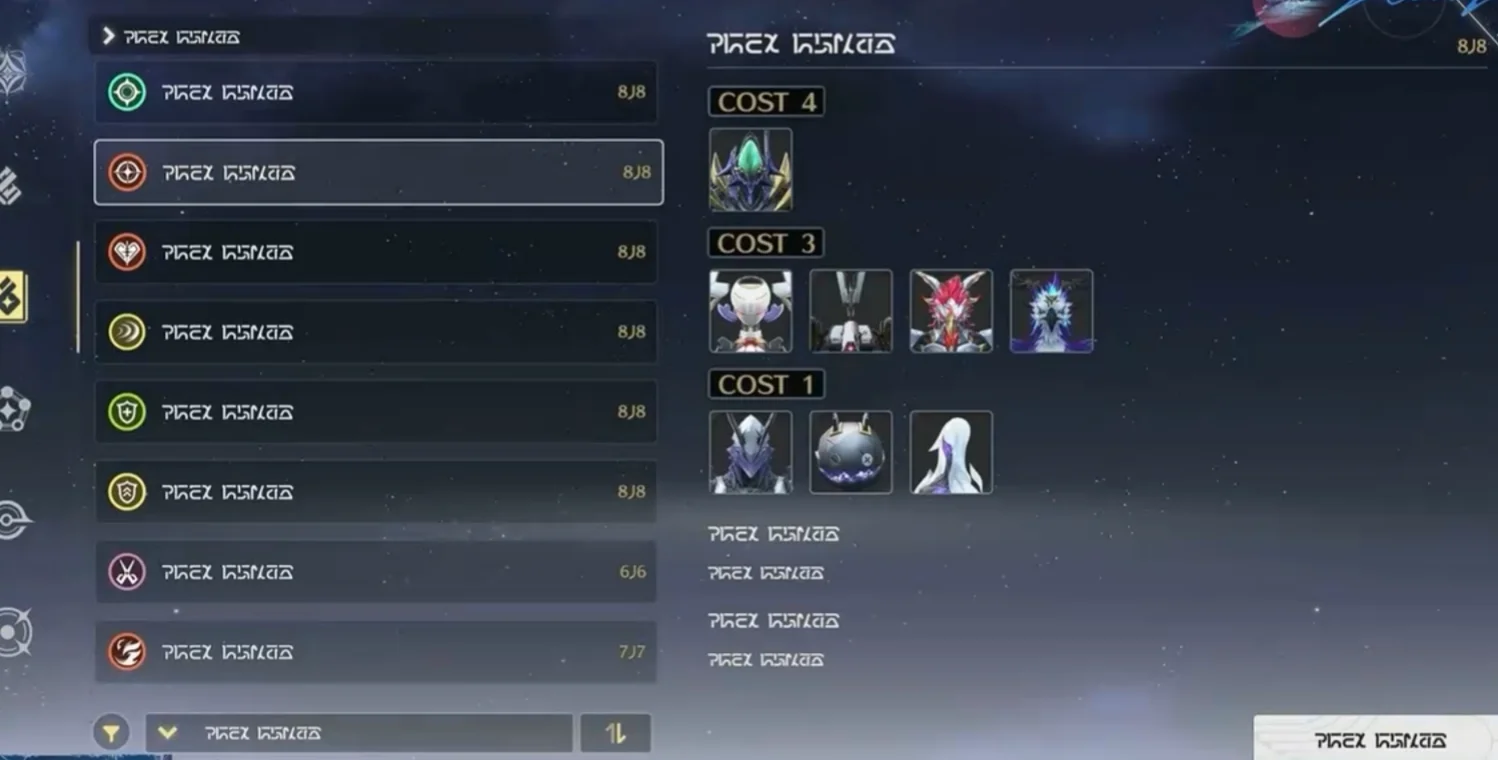Image resolution: width=1498 pixels, height=760 pixels.
Task: Switch to the highlighted yellow sidebar tab
Action: [12, 297]
